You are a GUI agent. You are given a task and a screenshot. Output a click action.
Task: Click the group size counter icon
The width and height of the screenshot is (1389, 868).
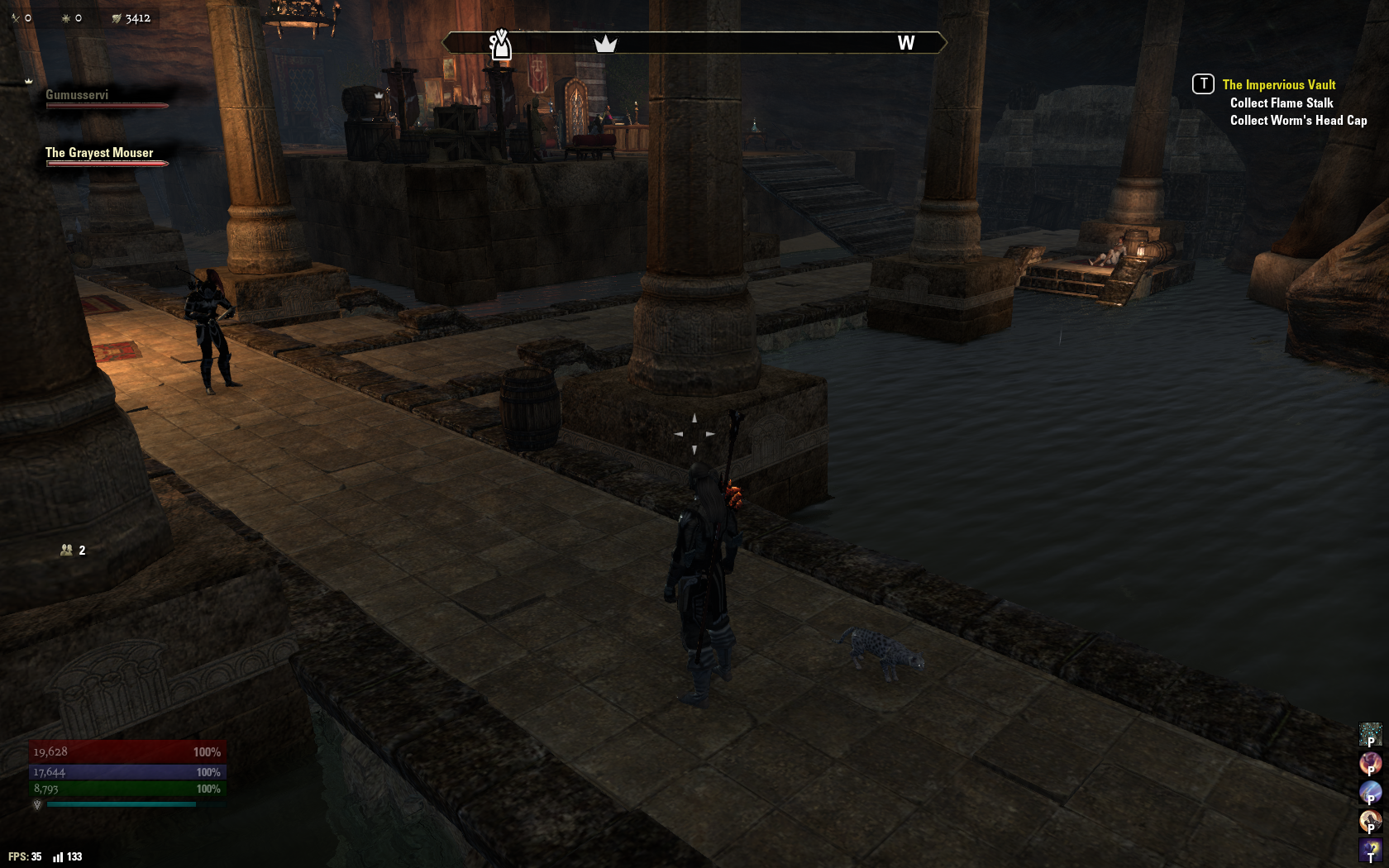[x=67, y=550]
